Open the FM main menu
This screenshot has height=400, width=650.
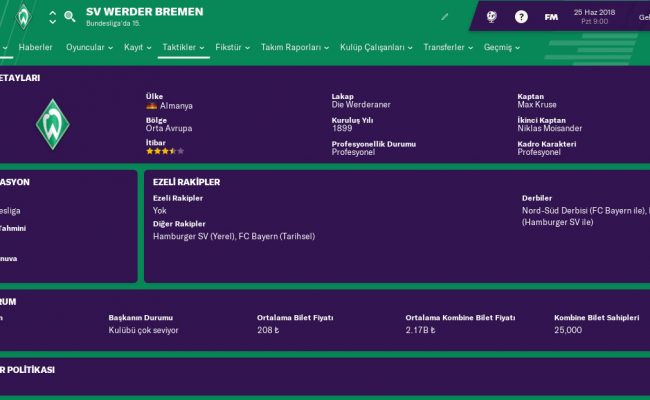tap(550, 17)
